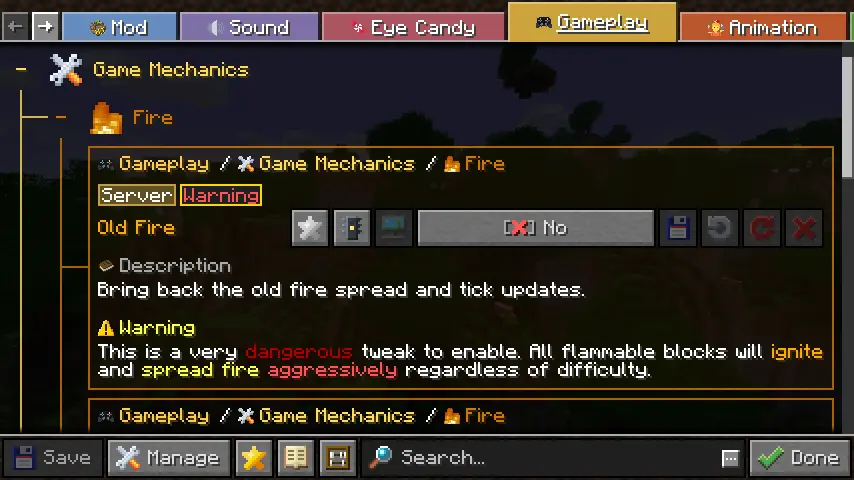Image resolution: width=854 pixels, height=480 pixels.
Task: Show favorites with the gold star button
Action: 254,458
